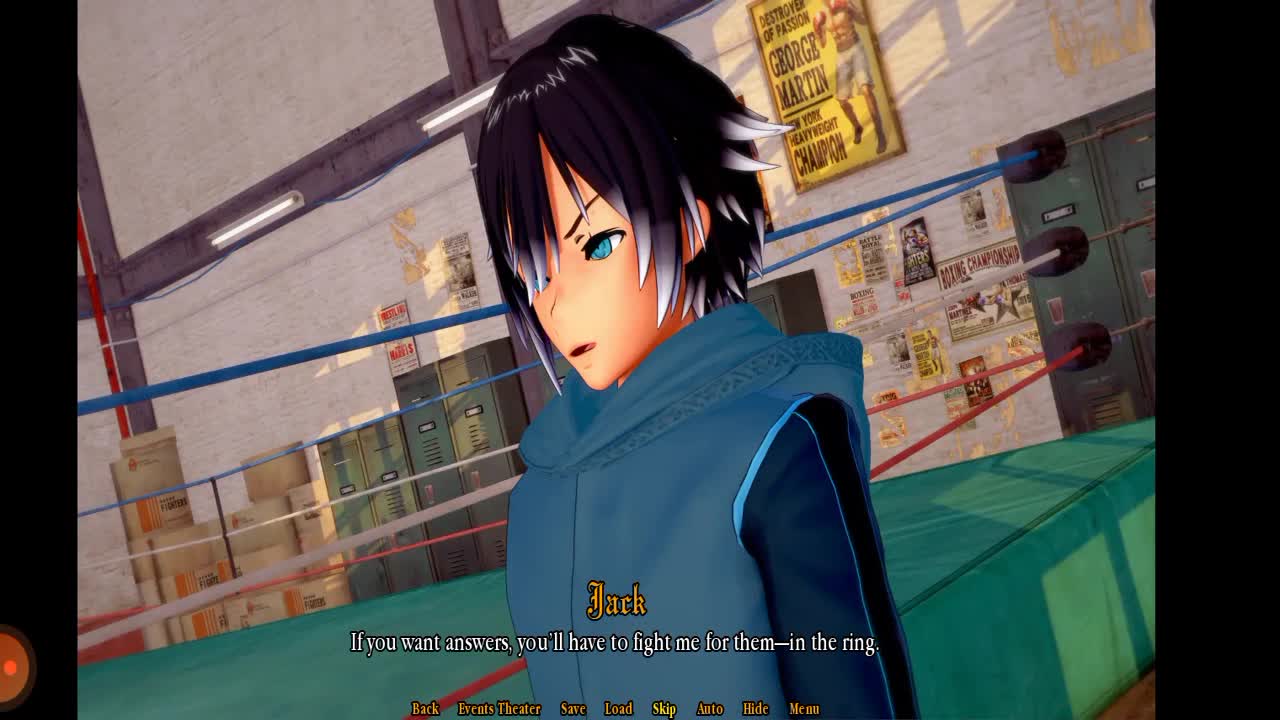Open the game Menu
The image size is (1280, 720).
(x=804, y=708)
